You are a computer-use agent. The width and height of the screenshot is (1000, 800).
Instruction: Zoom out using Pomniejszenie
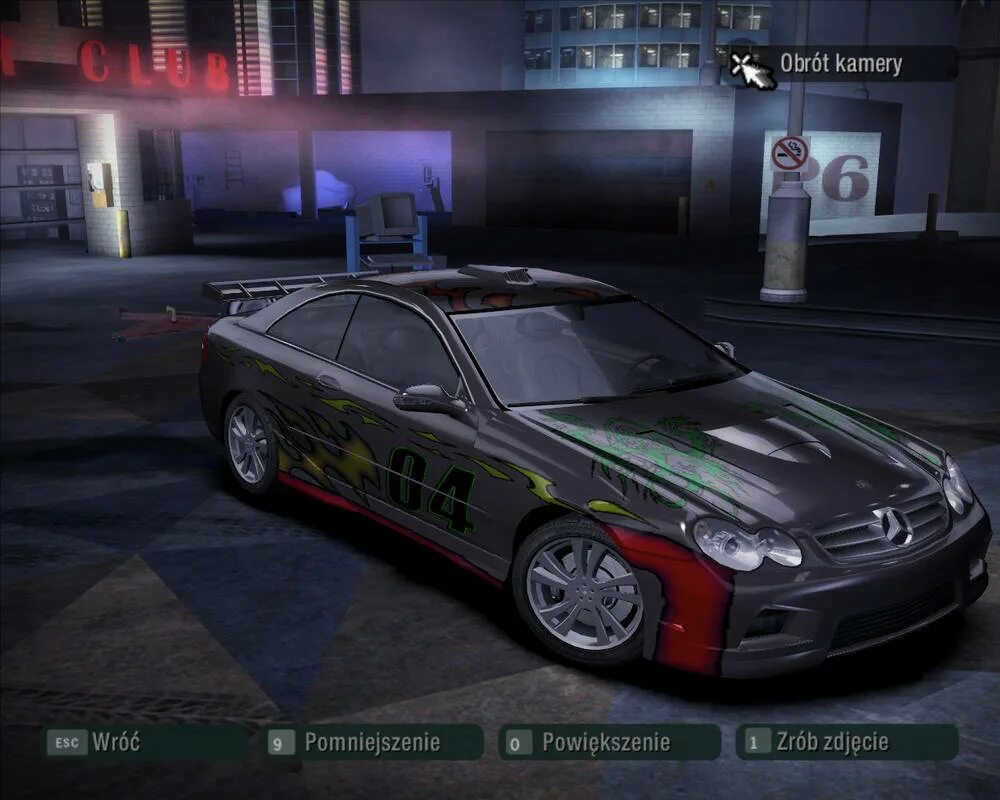(x=371, y=742)
